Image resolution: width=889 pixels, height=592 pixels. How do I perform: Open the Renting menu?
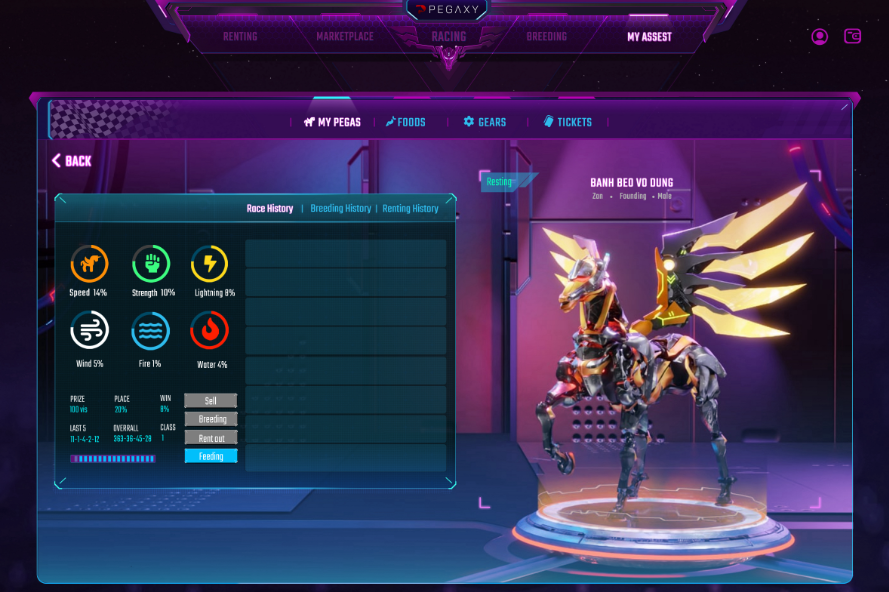pyautogui.click(x=240, y=37)
